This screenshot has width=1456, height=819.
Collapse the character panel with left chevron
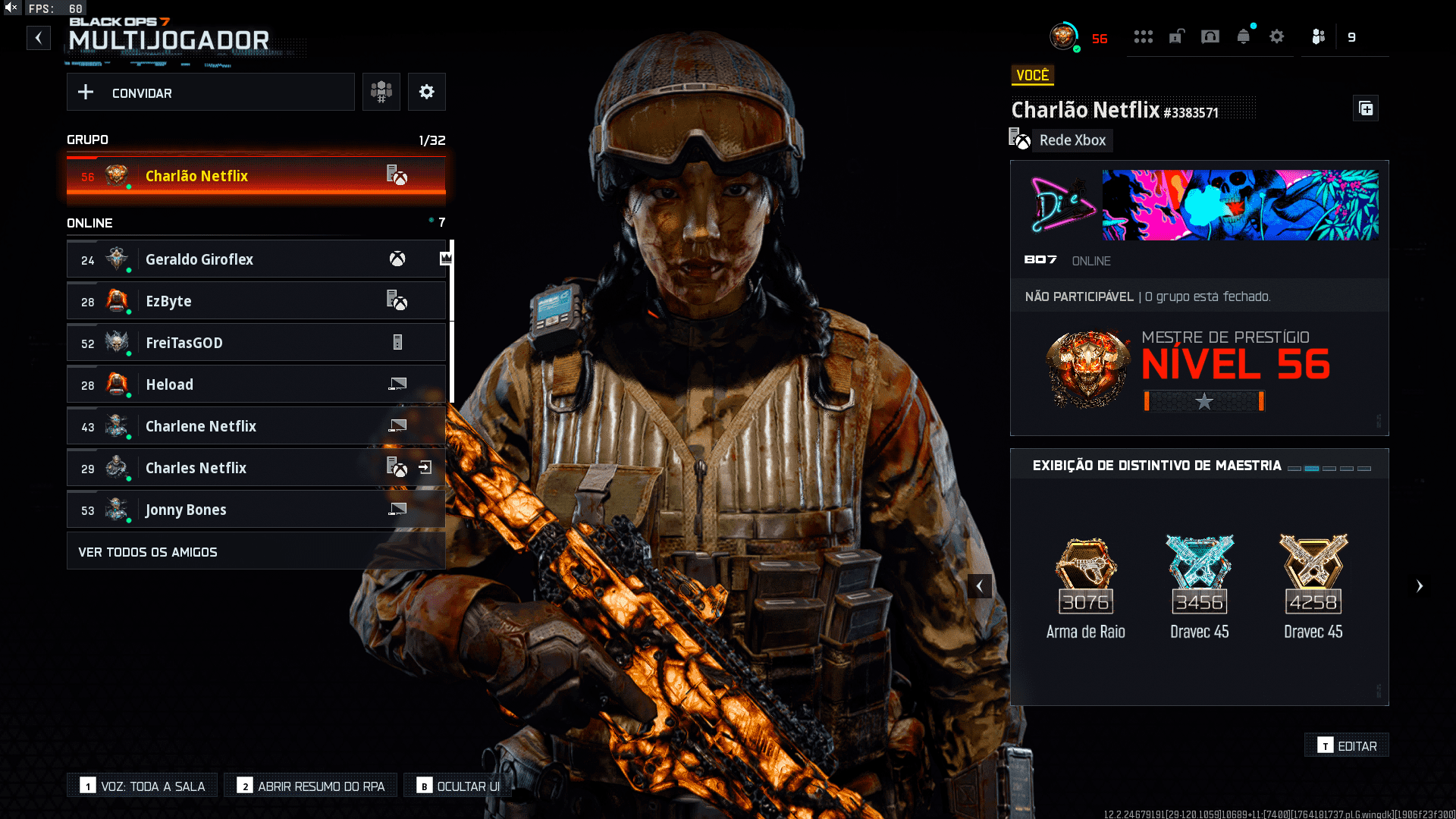(x=979, y=585)
